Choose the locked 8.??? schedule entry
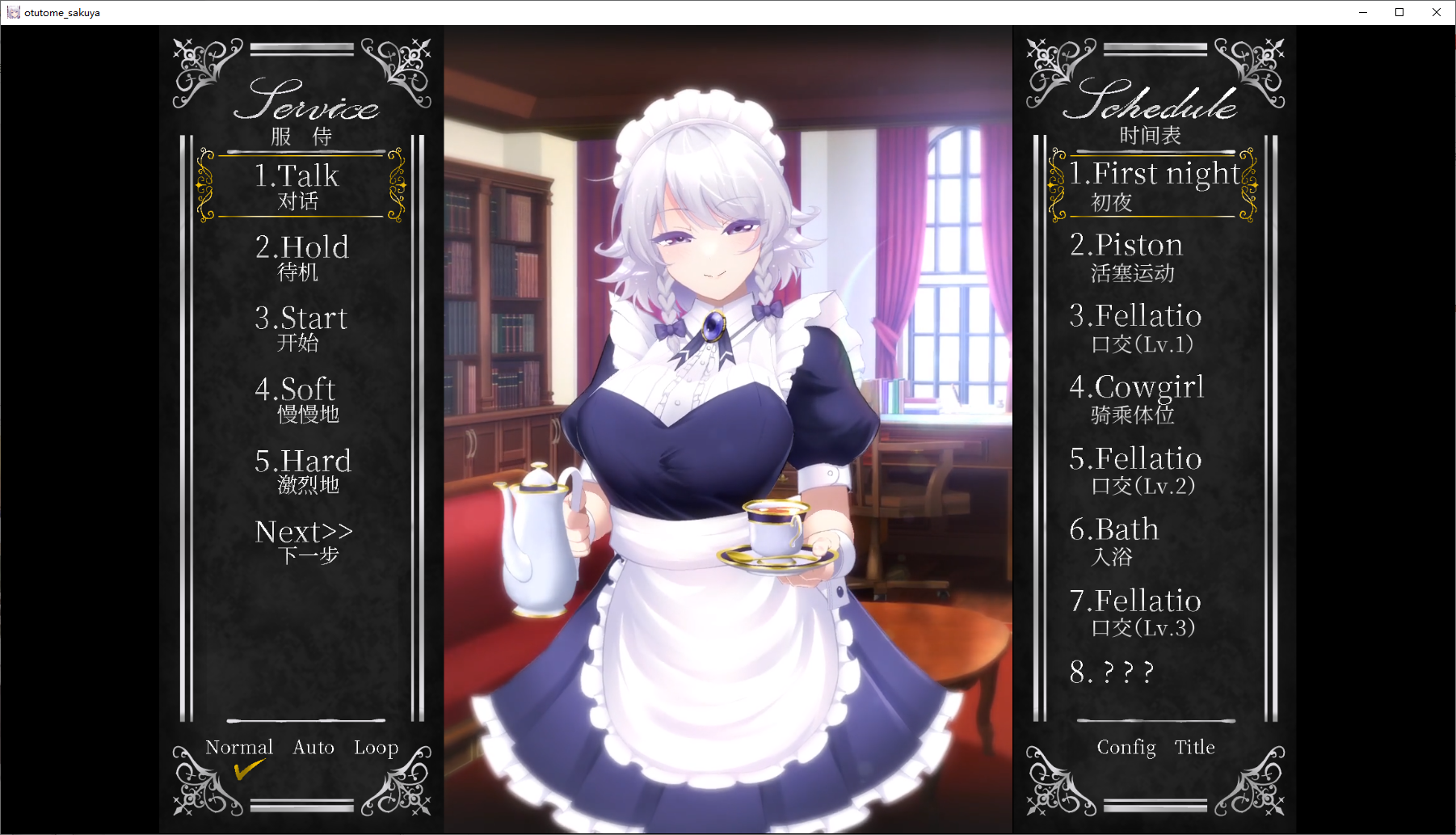This screenshot has height=835, width=1456. click(1112, 673)
